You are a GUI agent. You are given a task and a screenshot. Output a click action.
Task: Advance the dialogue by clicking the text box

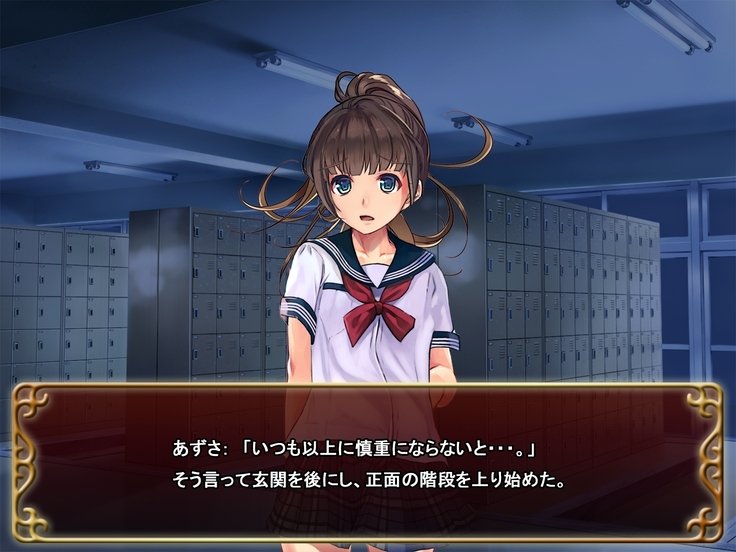pos(368,462)
